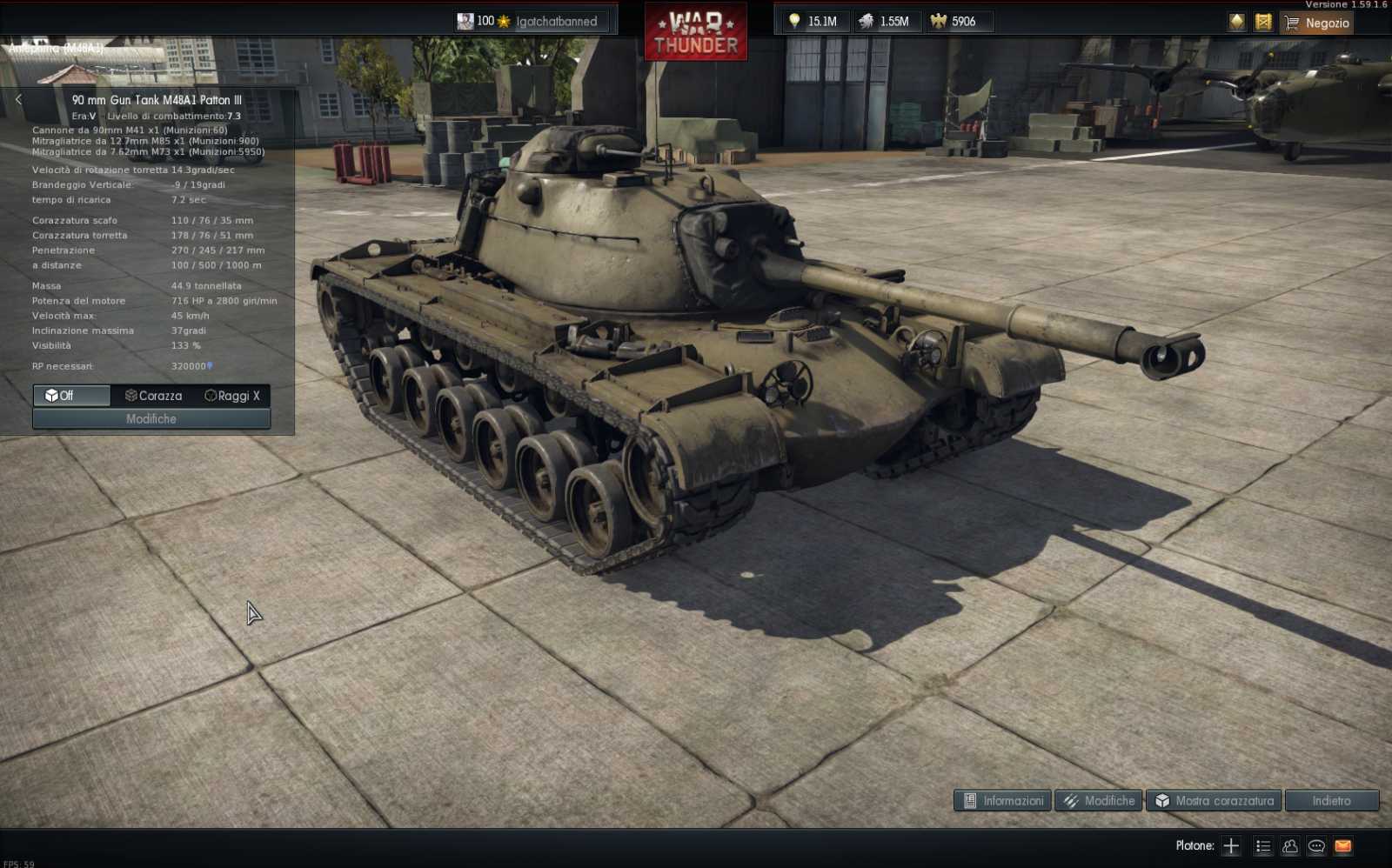
Task: Open the RP necessari info tooltip
Action: tap(211, 366)
